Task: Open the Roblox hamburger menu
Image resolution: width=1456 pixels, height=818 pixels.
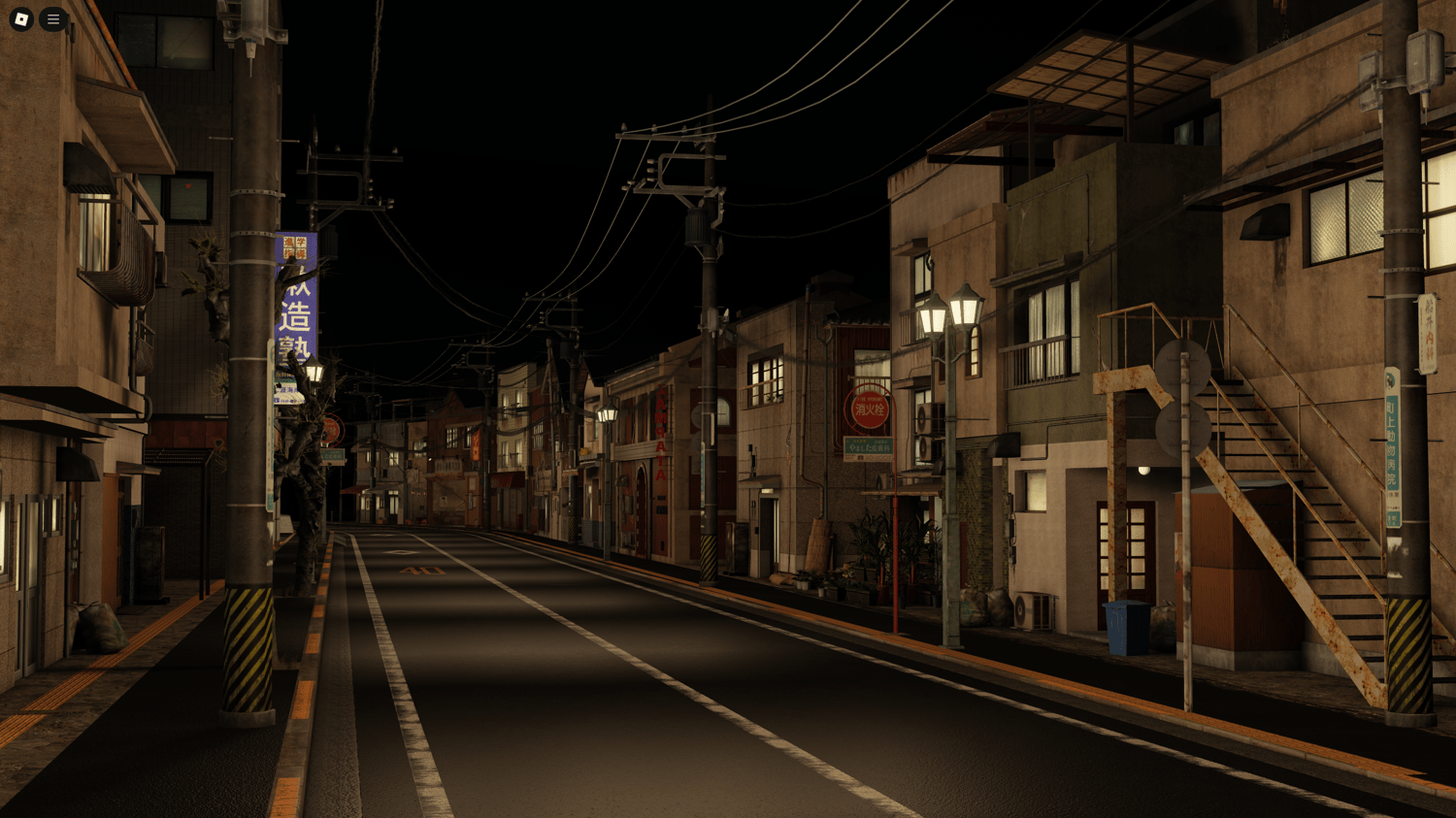Action: pos(53,19)
